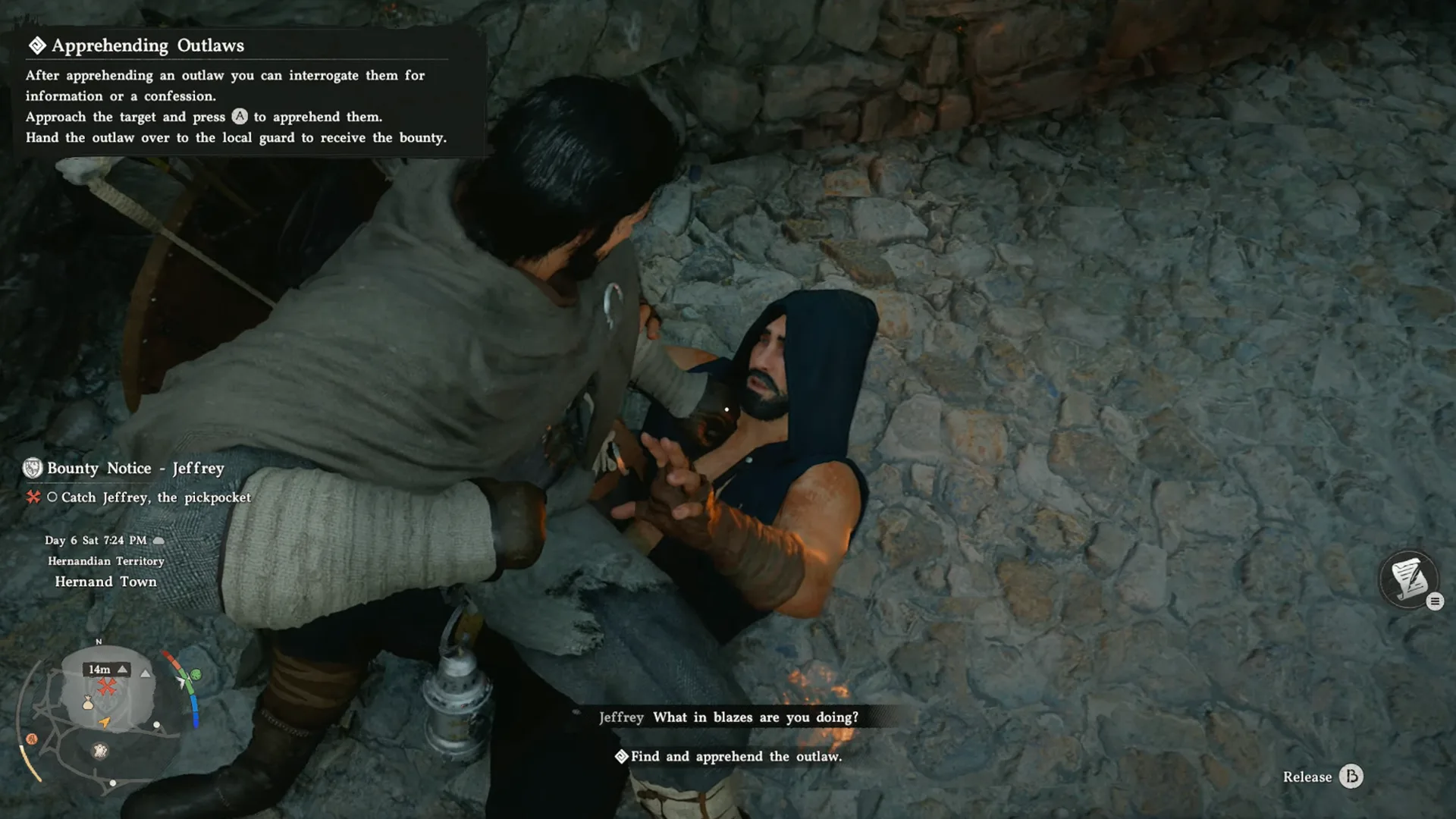Click the A button prompt in the tutorial
Viewport: 1456px width, 819px height.
tap(240, 117)
